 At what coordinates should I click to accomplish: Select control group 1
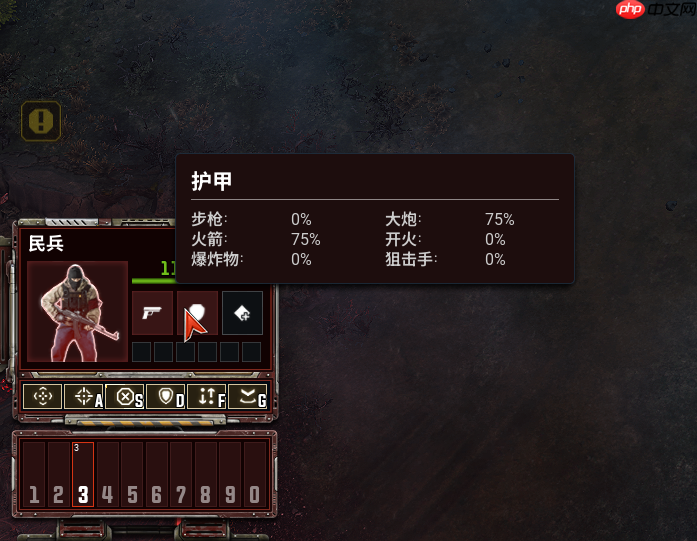click(x=34, y=475)
